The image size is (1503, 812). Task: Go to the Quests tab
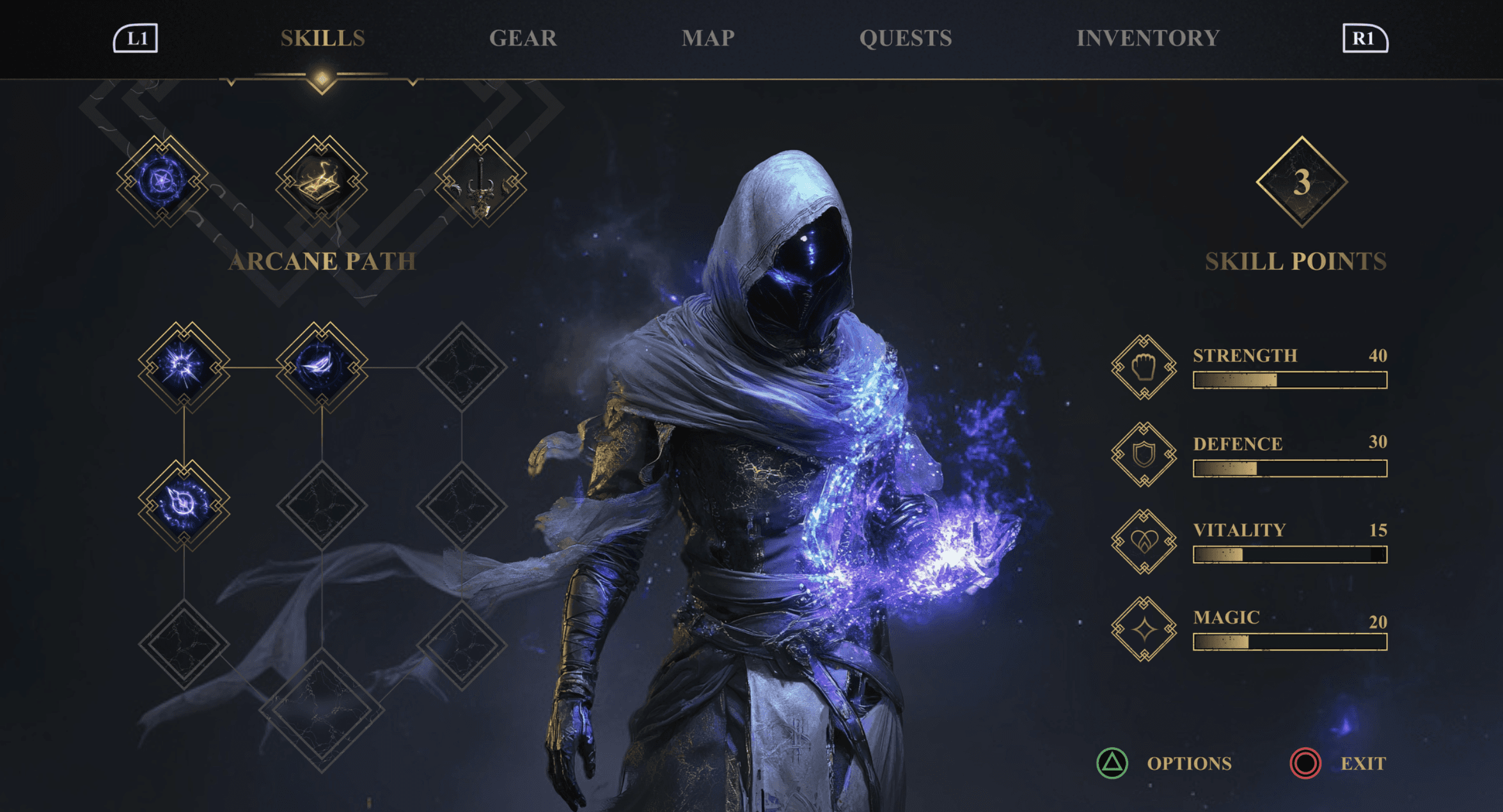click(905, 38)
